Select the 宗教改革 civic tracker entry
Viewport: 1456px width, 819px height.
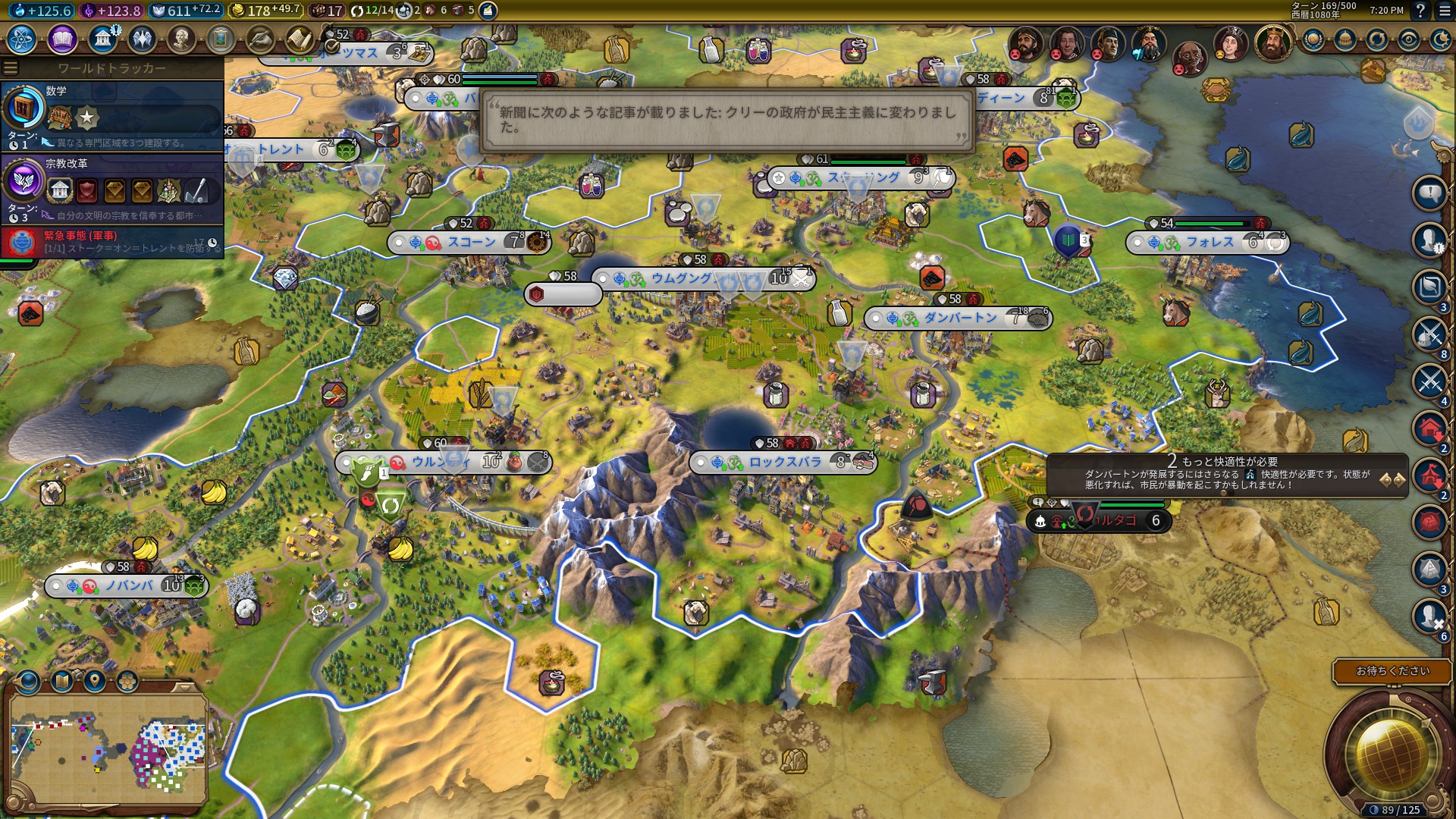(x=112, y=187)
